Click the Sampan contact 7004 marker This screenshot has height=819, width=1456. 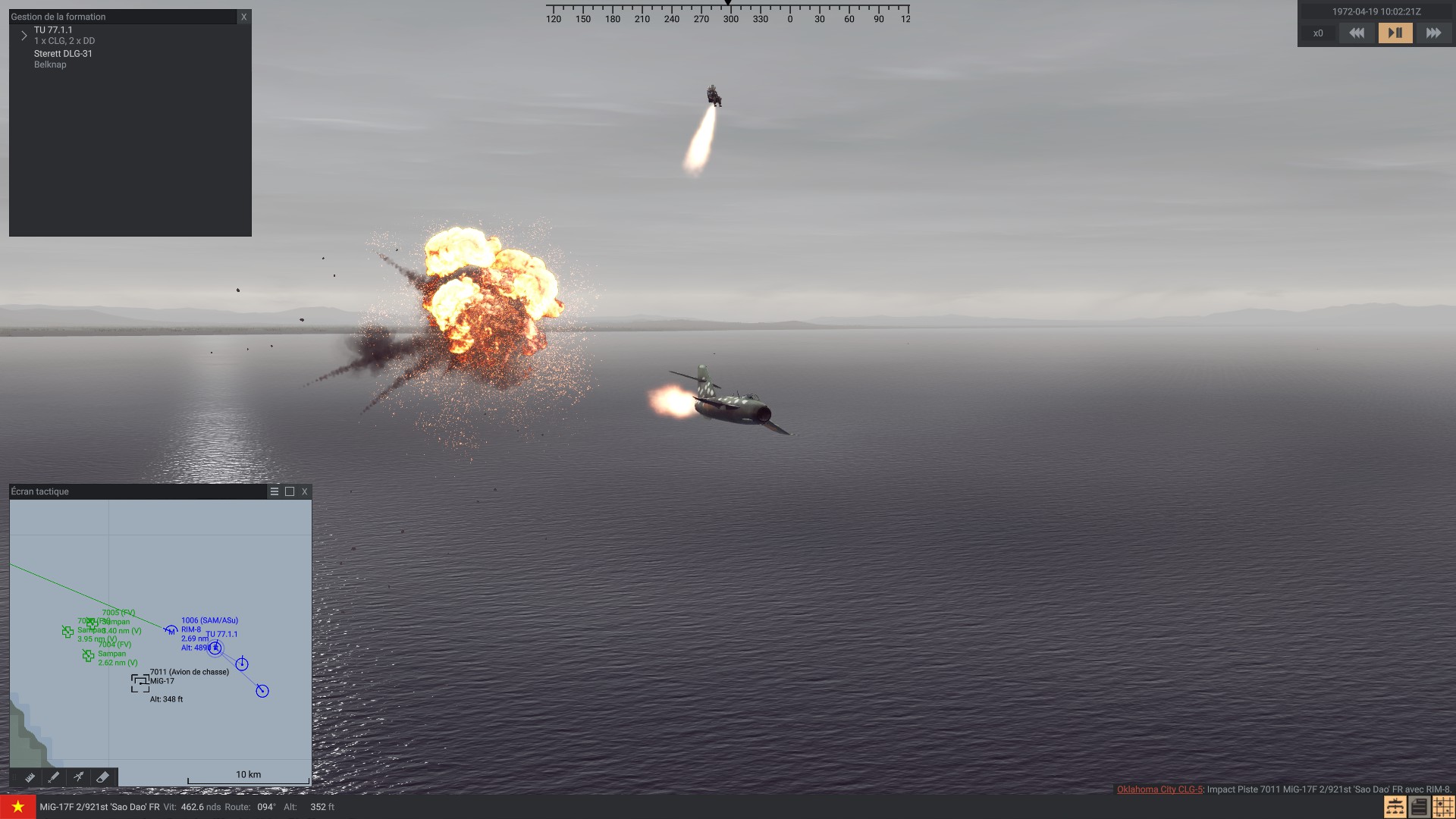(88, 655)
